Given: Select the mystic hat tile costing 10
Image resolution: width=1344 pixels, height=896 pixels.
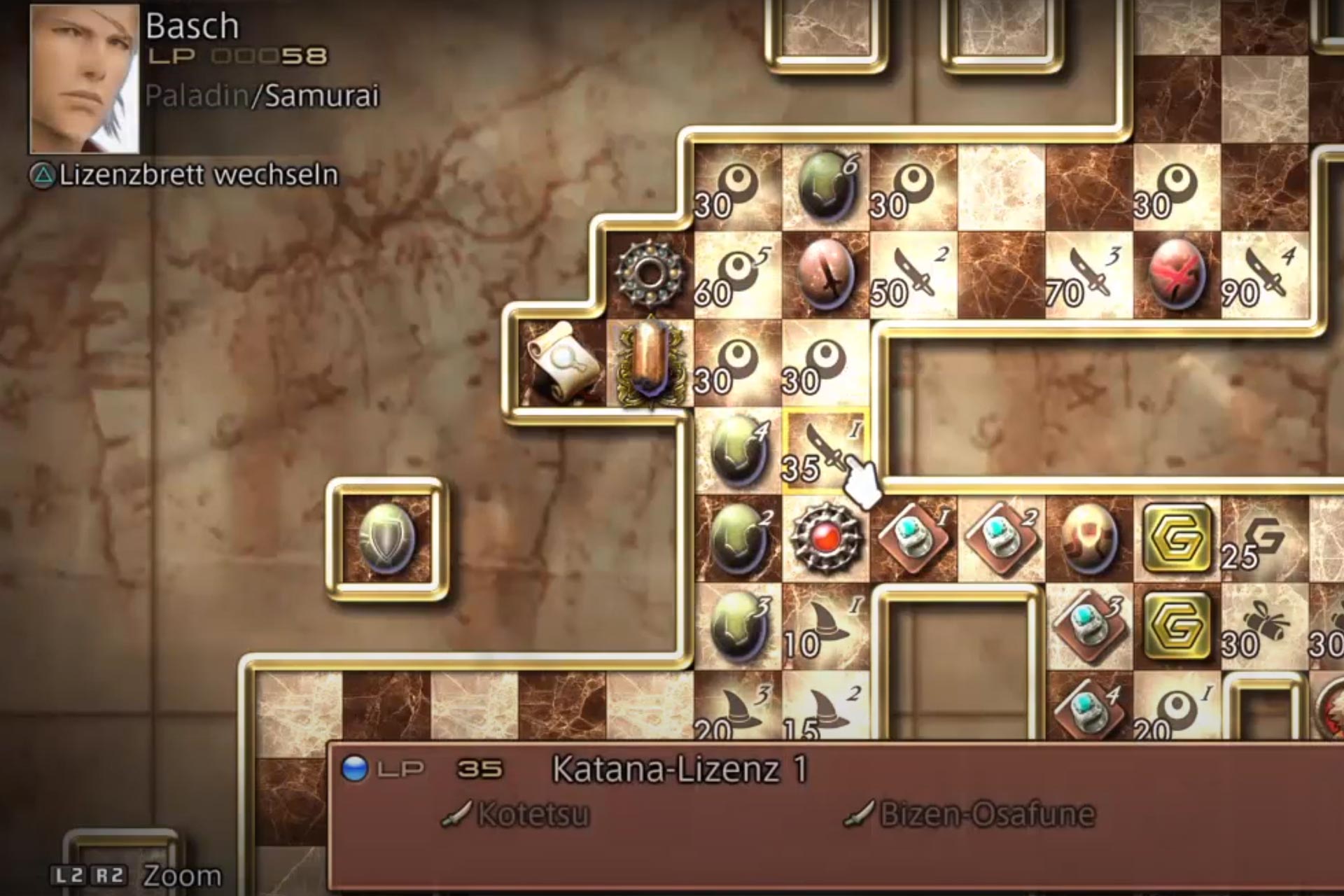Looking at the screenshot, I should 826,626.
